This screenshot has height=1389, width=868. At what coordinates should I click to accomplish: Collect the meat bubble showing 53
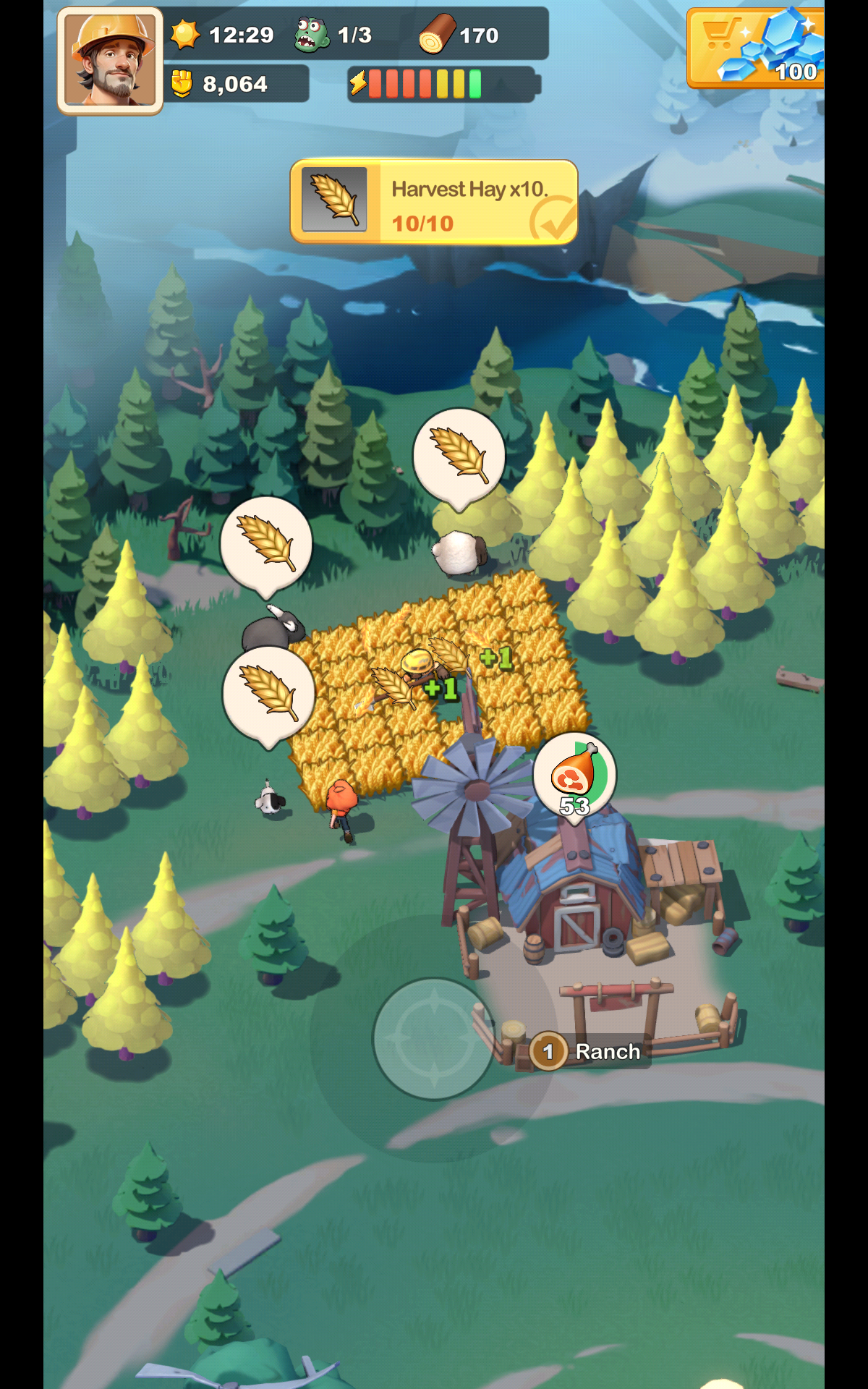point(575,776)
